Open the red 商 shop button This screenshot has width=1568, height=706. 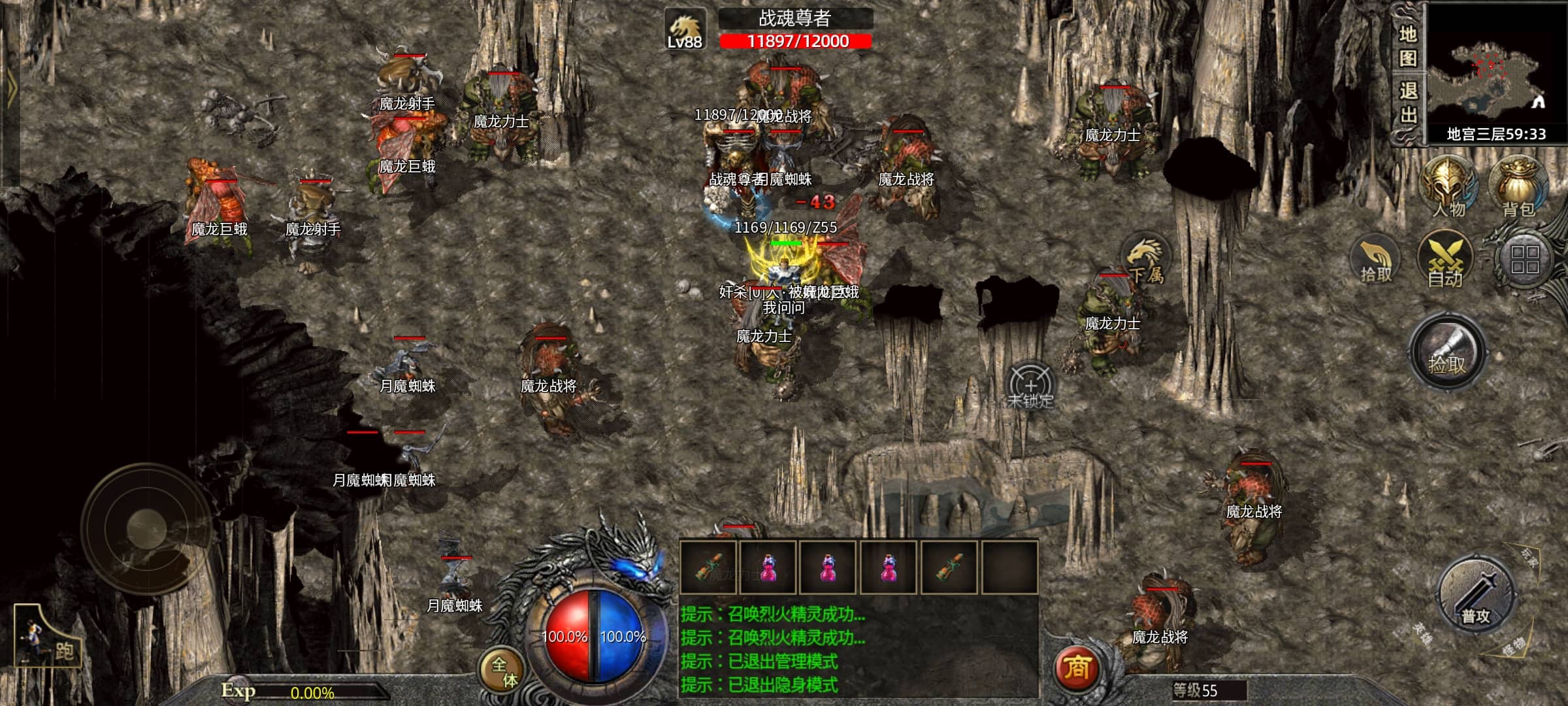[x=1077, y=668]
